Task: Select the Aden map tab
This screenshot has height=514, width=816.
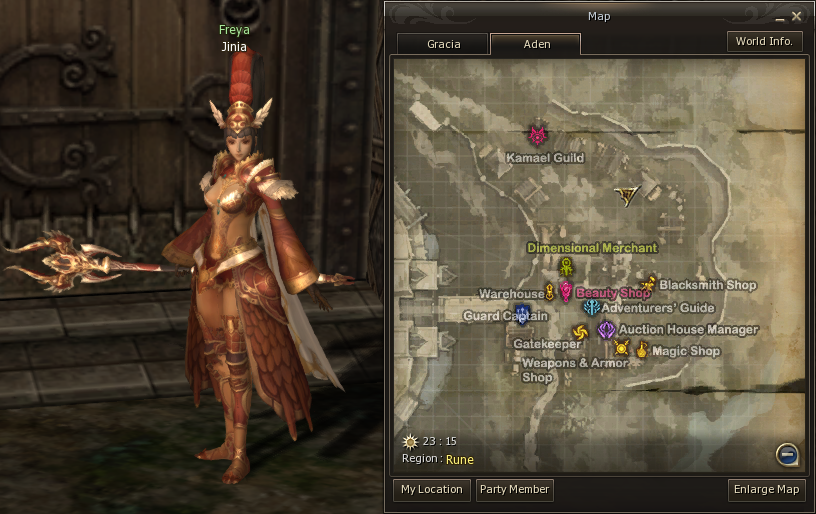Action: (536, 44)
